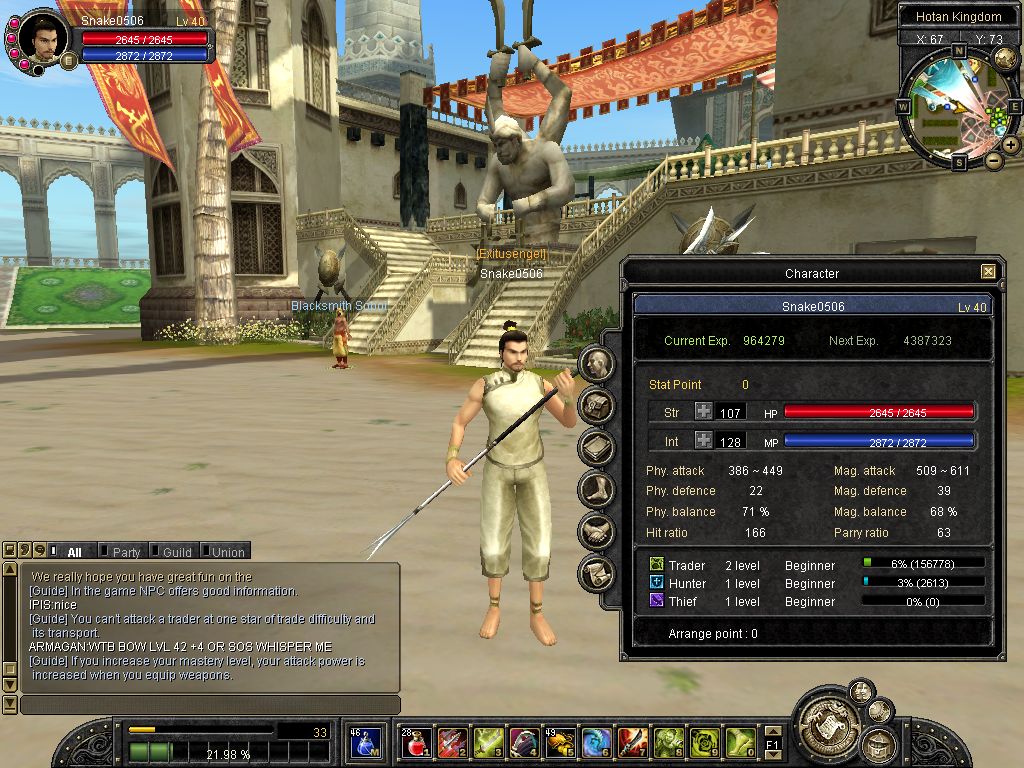The height and width of the screenshot is (768, 1024).
Task: Open the world map globe button
Action: (1003, 58)
